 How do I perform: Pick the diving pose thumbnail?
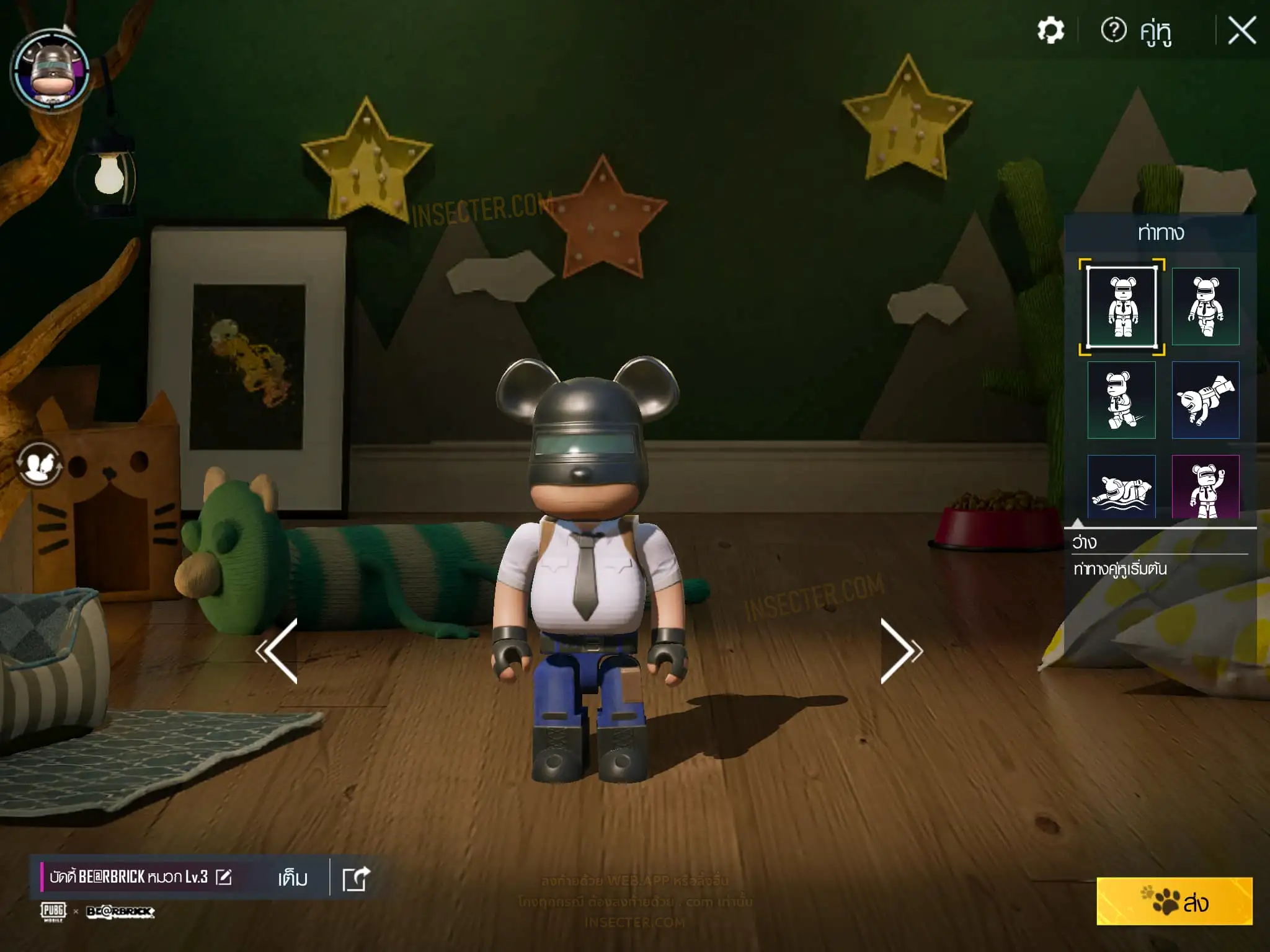(1205, 400)
